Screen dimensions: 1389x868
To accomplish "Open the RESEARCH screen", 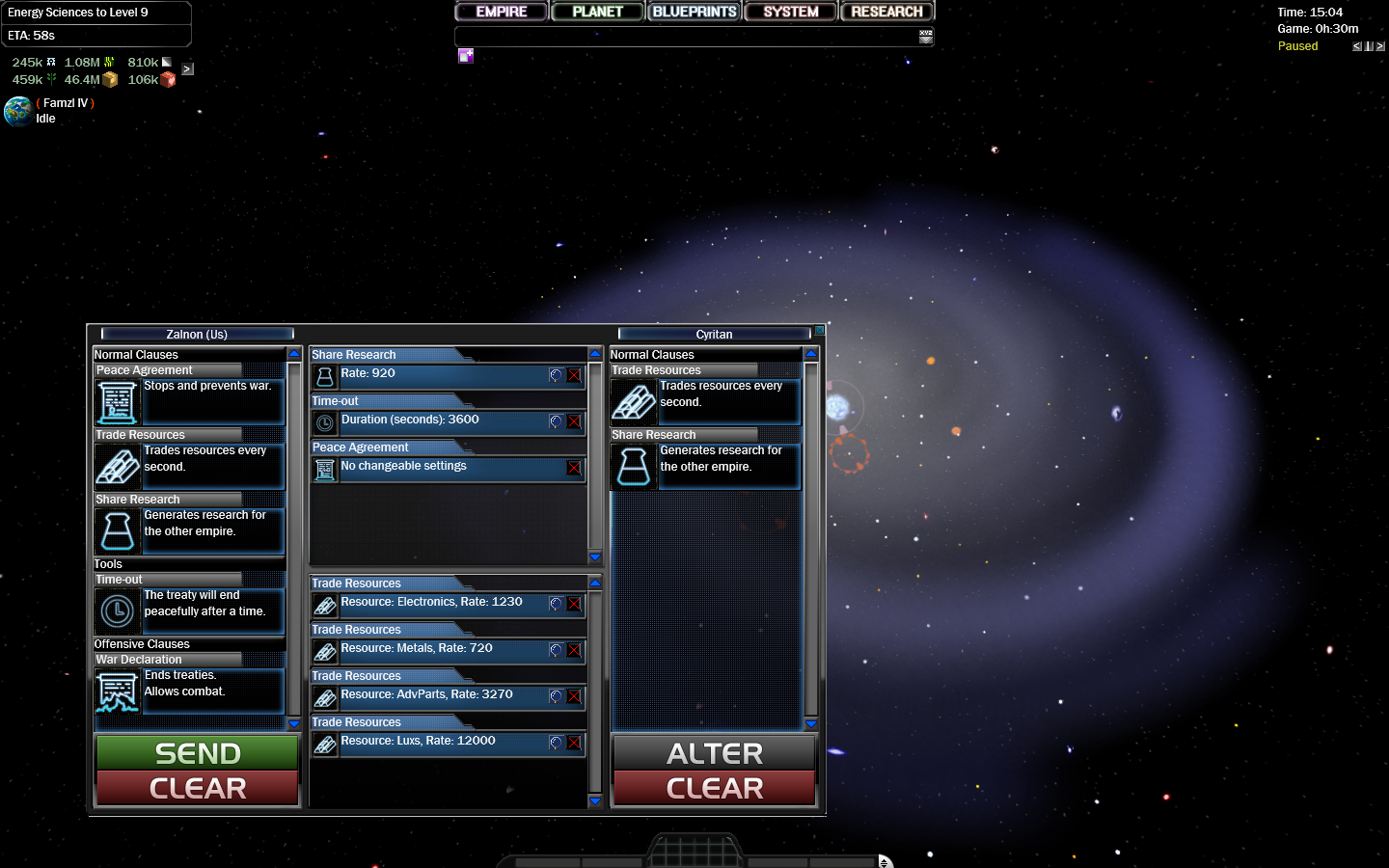I will click(x=885, y=11).
